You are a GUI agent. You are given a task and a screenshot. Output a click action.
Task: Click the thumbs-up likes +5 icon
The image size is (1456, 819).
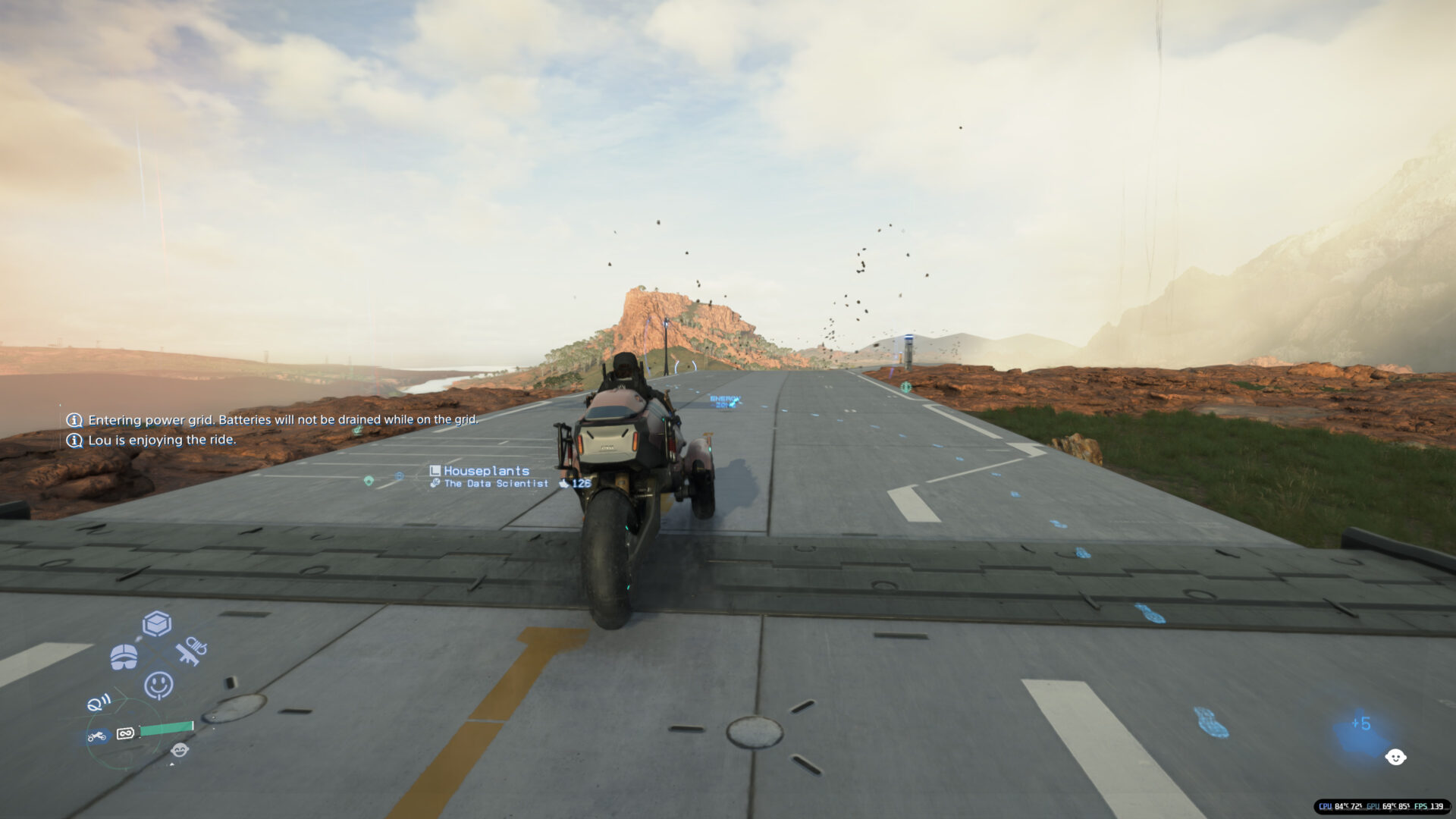pyautogui.click(x=1361, y=725)
